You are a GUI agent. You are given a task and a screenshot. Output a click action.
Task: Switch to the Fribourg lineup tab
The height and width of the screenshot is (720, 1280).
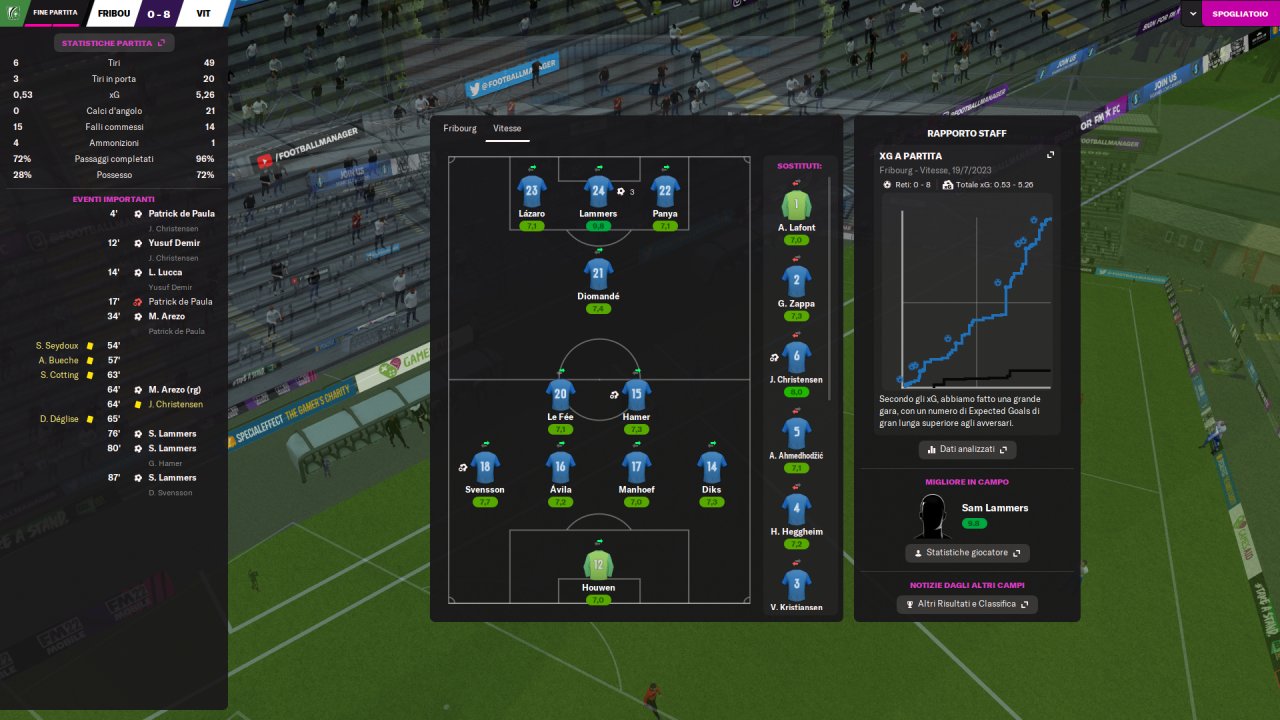460,129
